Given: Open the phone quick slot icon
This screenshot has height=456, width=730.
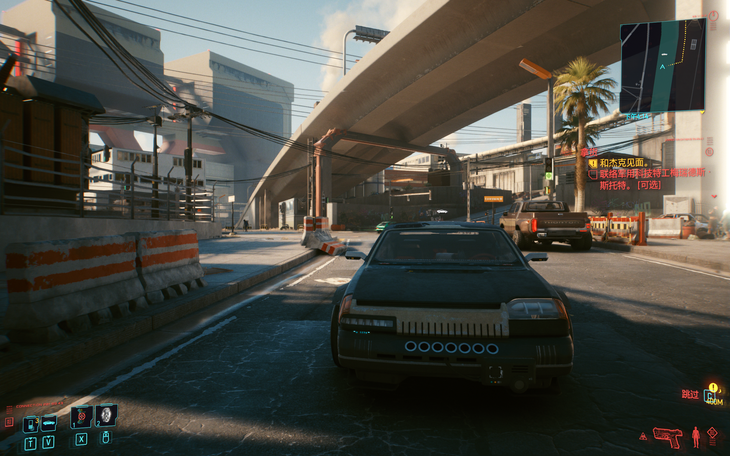Looking at the screenshot, I should click(x=30, y=424).
